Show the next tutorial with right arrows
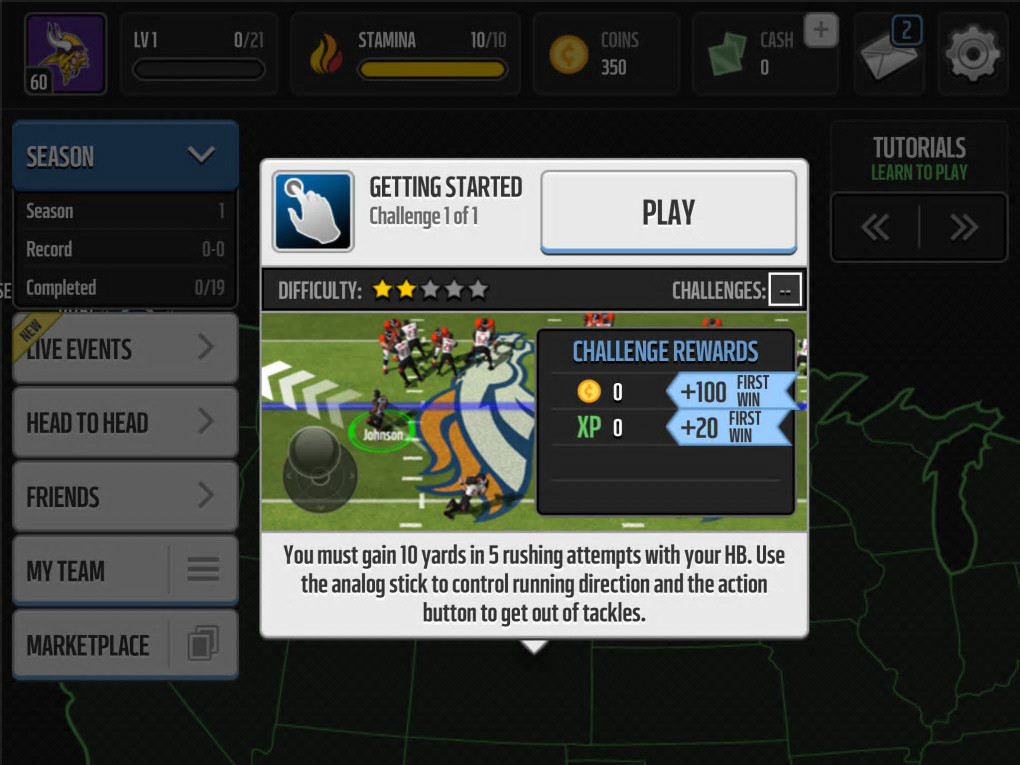The image size is (1020, 765). [x=963, y=228]
